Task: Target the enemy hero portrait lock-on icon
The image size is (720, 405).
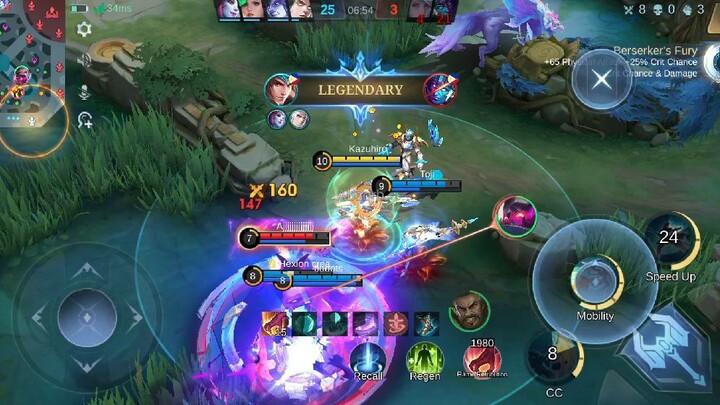Action: coord(515,217)
